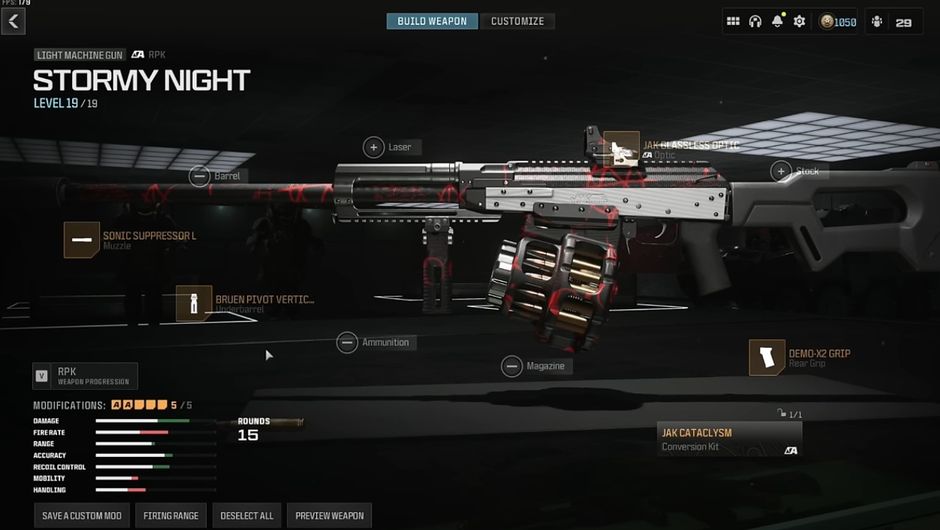Viewport: 940px width, 530px height.
Task: Enter the Firing Range
Action: pyautogui.click(x=171, y=516)
